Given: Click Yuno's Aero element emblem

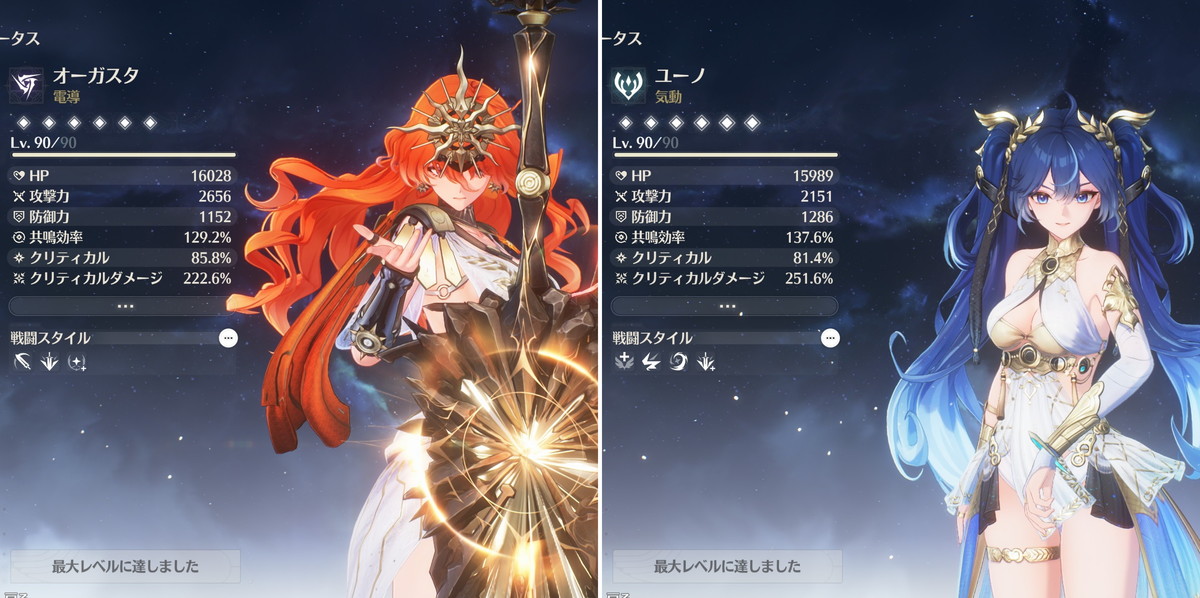Looking at the screenshot, I should pos(629,85).
